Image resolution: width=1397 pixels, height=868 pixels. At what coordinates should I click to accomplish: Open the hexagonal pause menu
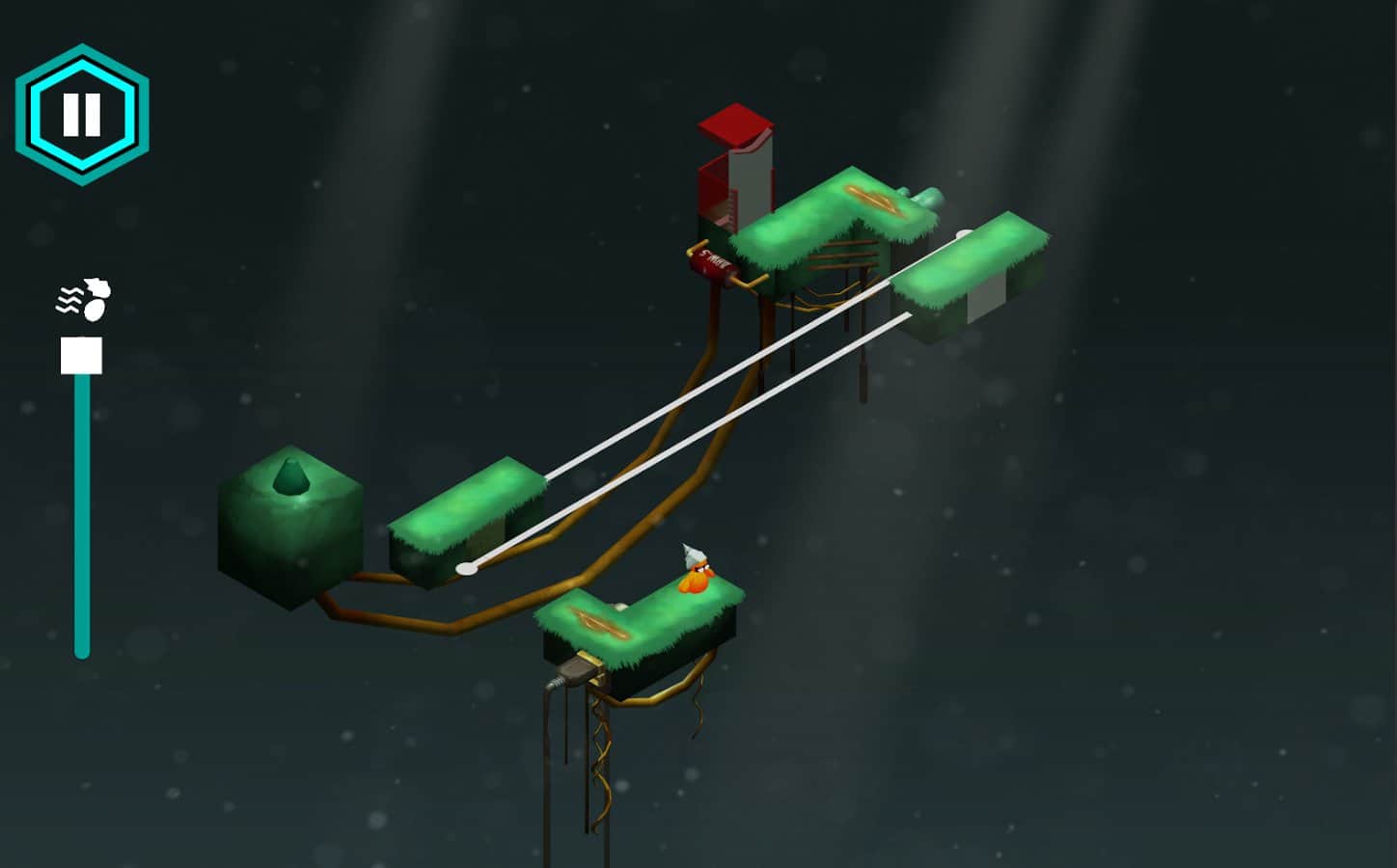point(82,111)
